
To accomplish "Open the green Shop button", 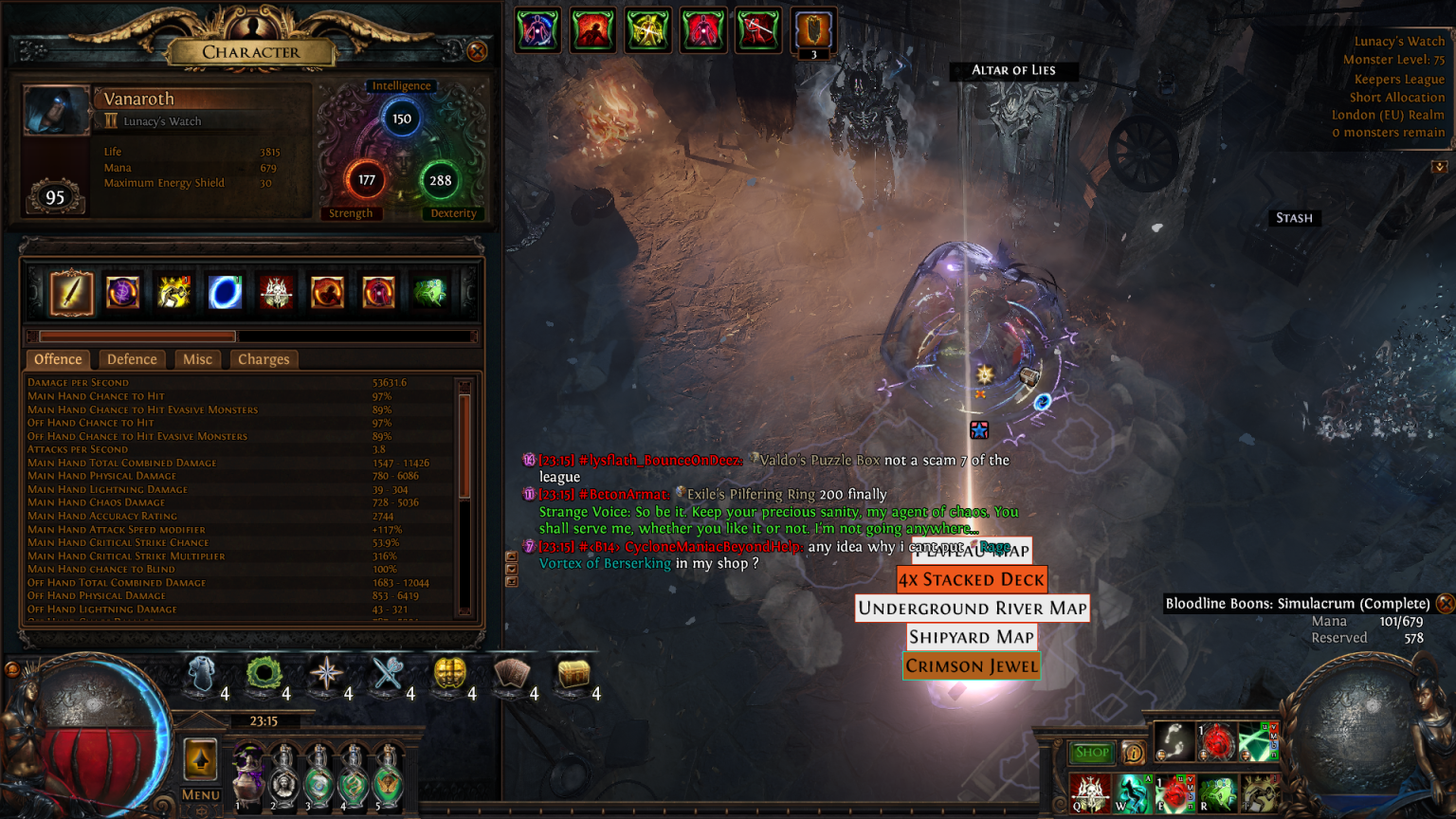I will (x=1092, y=753).
